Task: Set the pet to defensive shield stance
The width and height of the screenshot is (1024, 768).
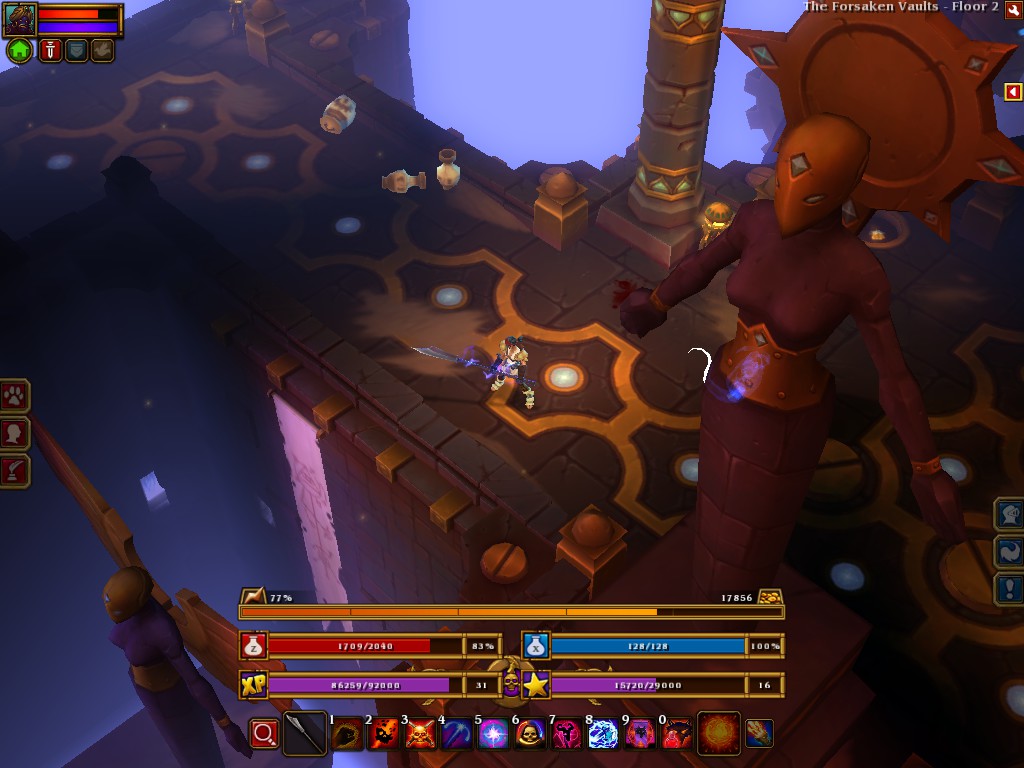Action: pyautogui.click(x=77, y=50)
